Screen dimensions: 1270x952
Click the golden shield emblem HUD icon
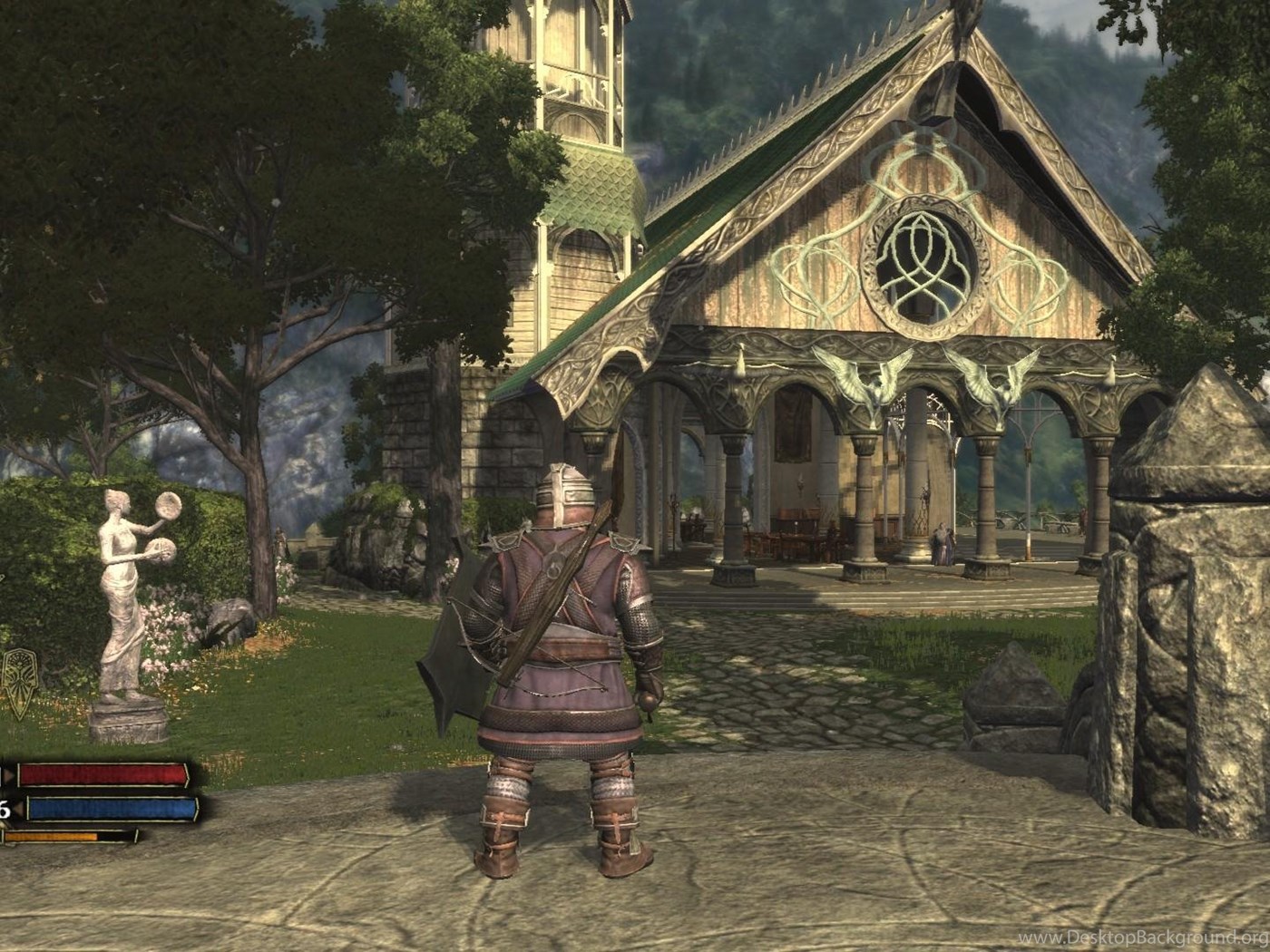click(19, 682)
